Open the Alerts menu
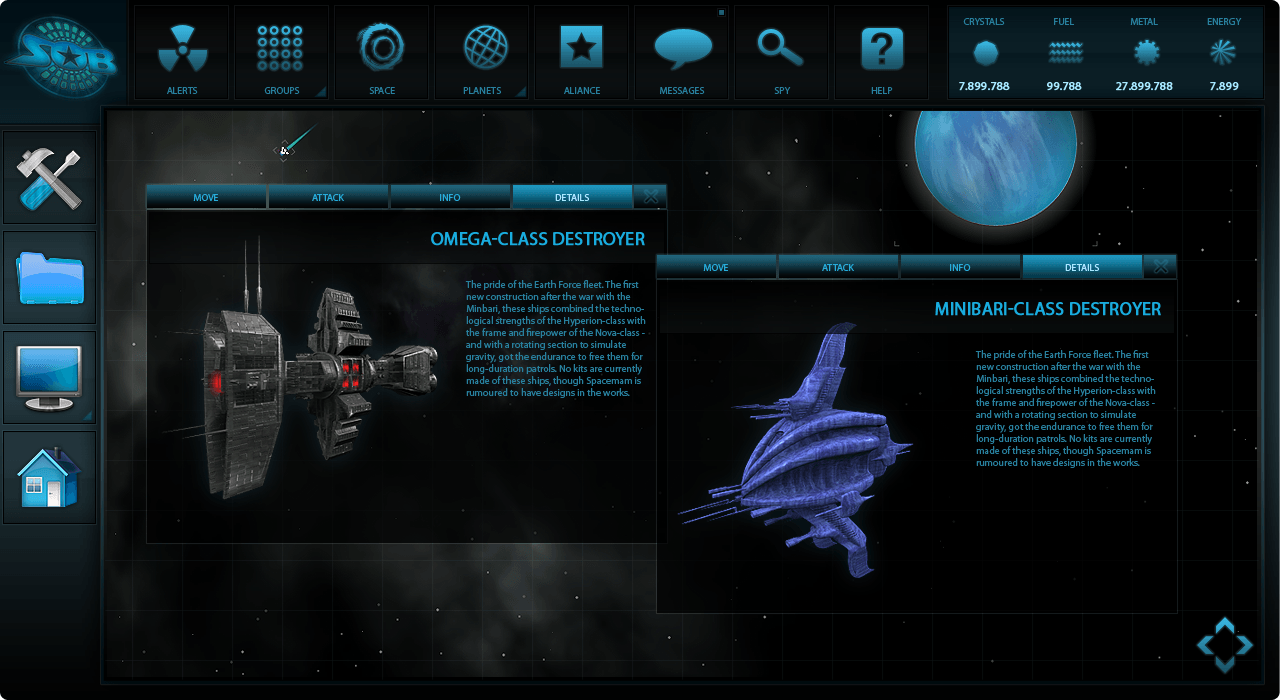The height and width of the screenshot is (700, 1280). click(182, 53)
